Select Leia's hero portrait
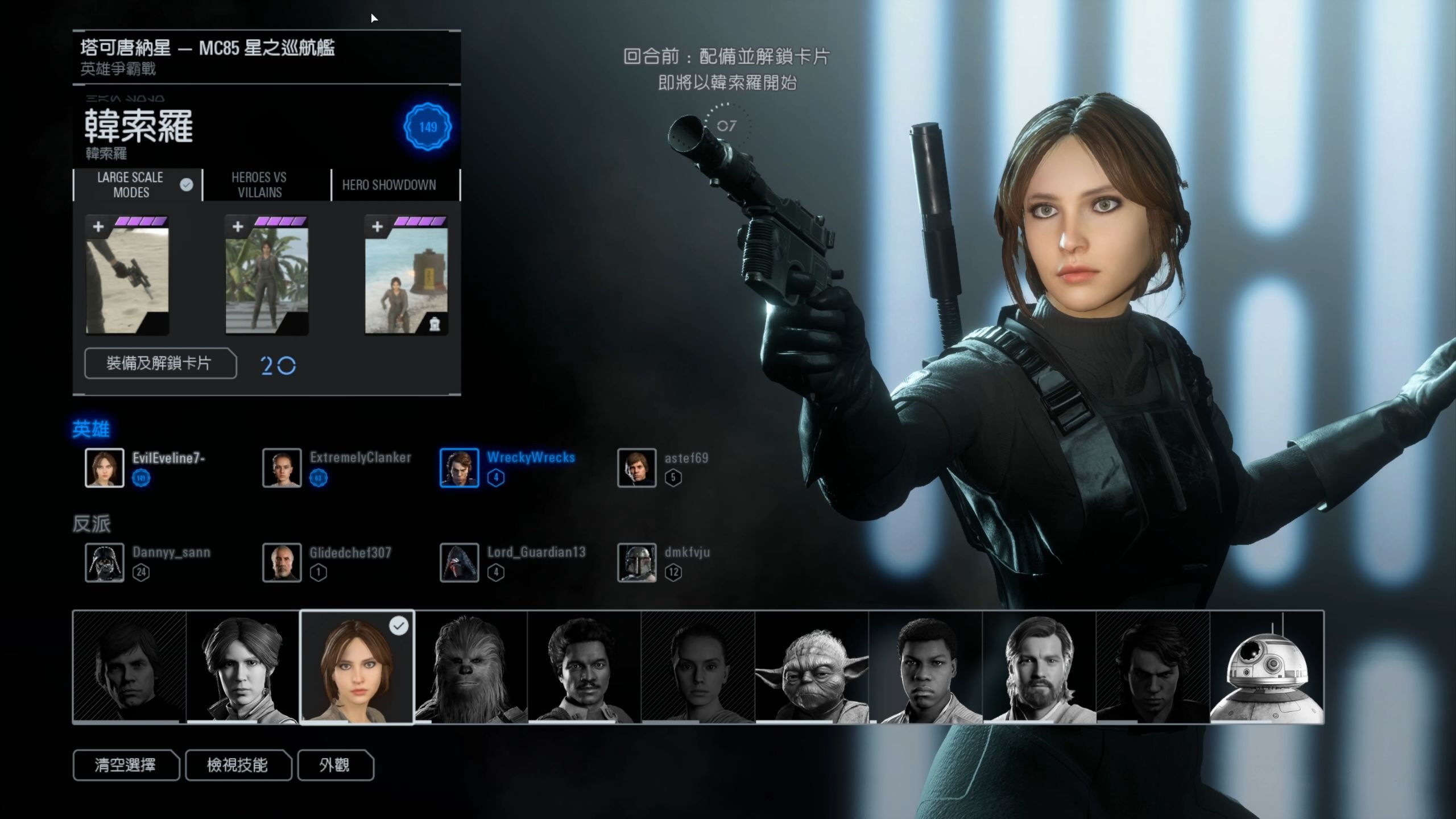Viewport: 1456px width, 819px height. click(x=243, y=667)
